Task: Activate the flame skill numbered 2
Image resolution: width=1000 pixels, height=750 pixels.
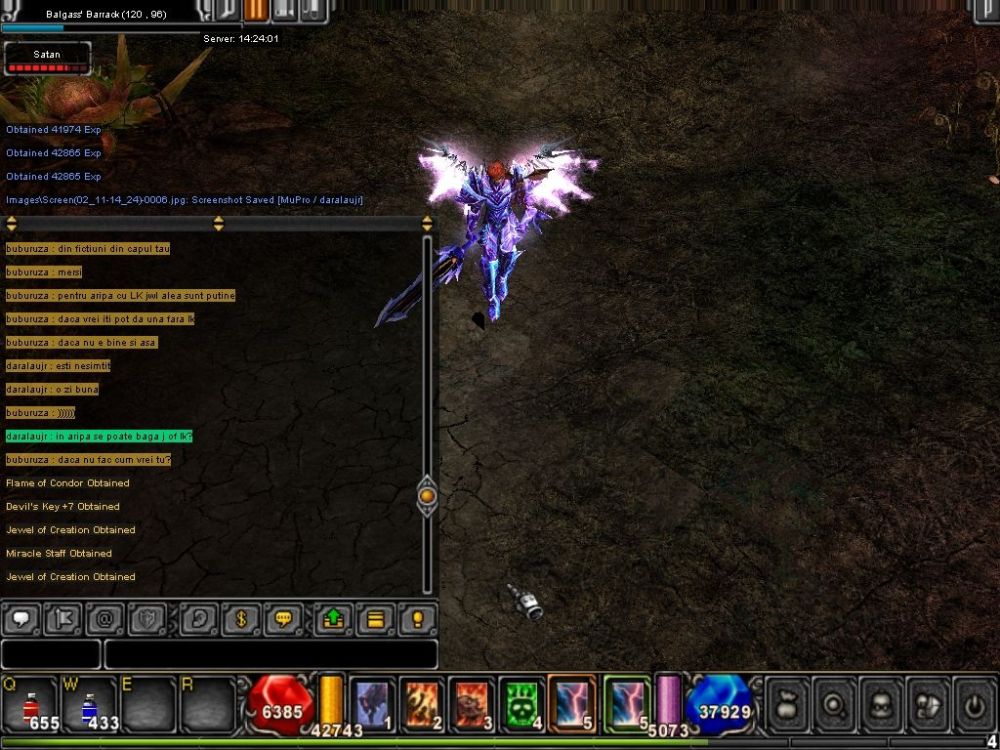Action: click(x=422, y=703)
